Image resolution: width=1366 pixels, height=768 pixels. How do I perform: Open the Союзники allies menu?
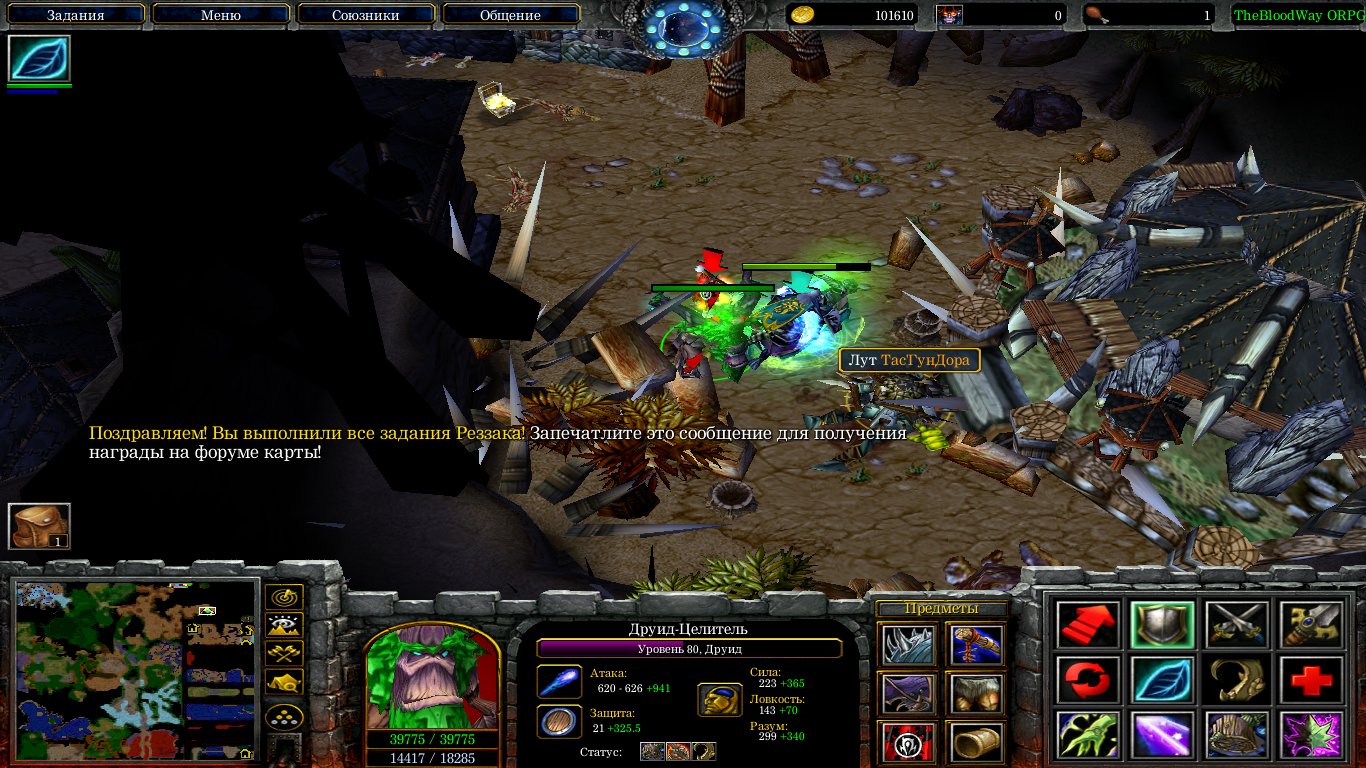click(x=364, y=15)
